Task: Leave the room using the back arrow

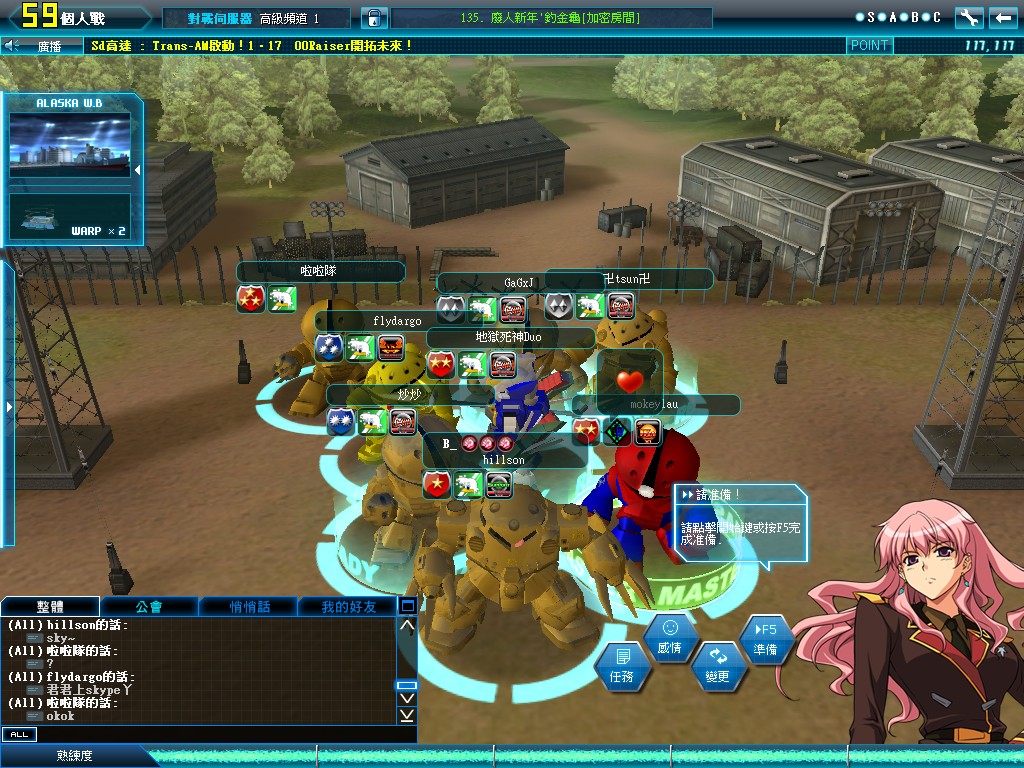Action: coord(1002,17)
